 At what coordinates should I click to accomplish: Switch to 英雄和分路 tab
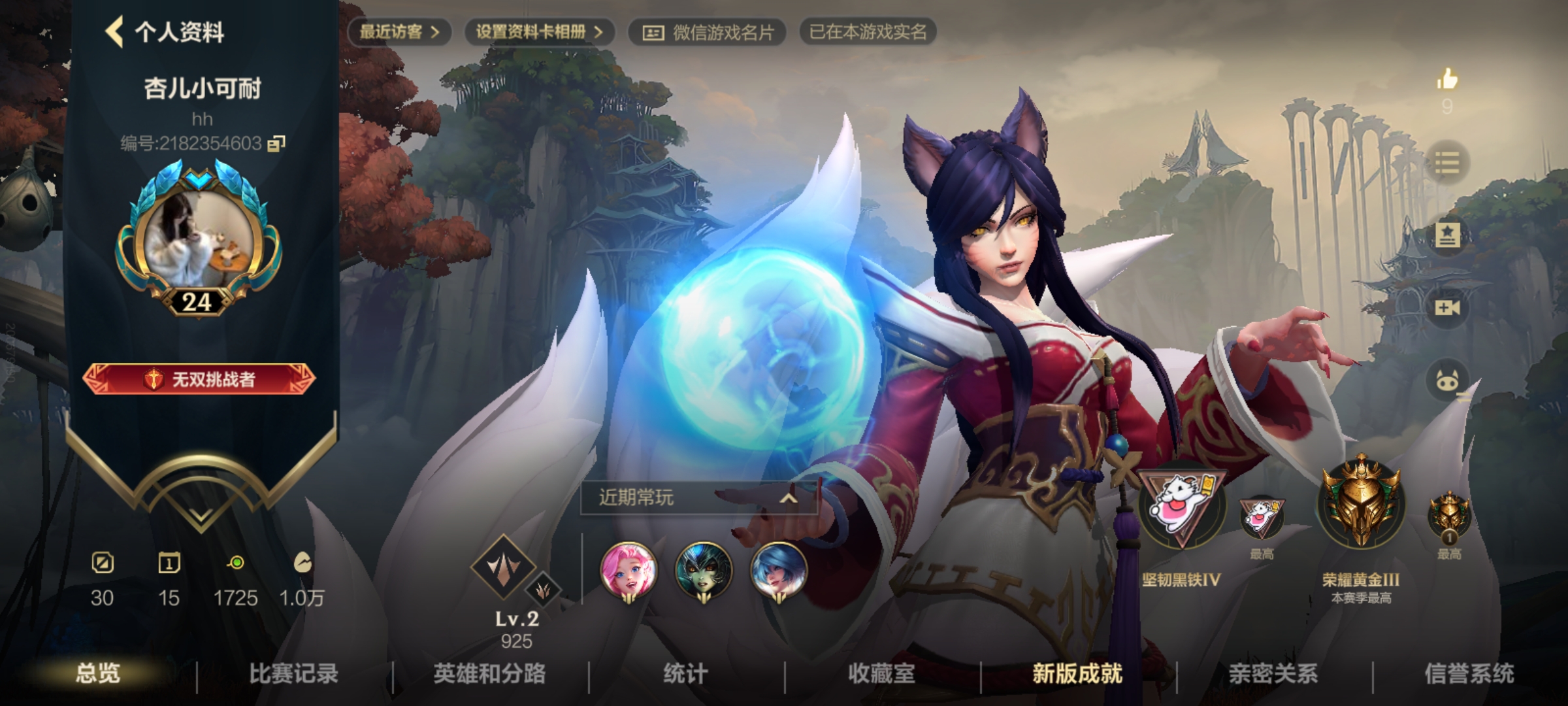pos(489,673)
